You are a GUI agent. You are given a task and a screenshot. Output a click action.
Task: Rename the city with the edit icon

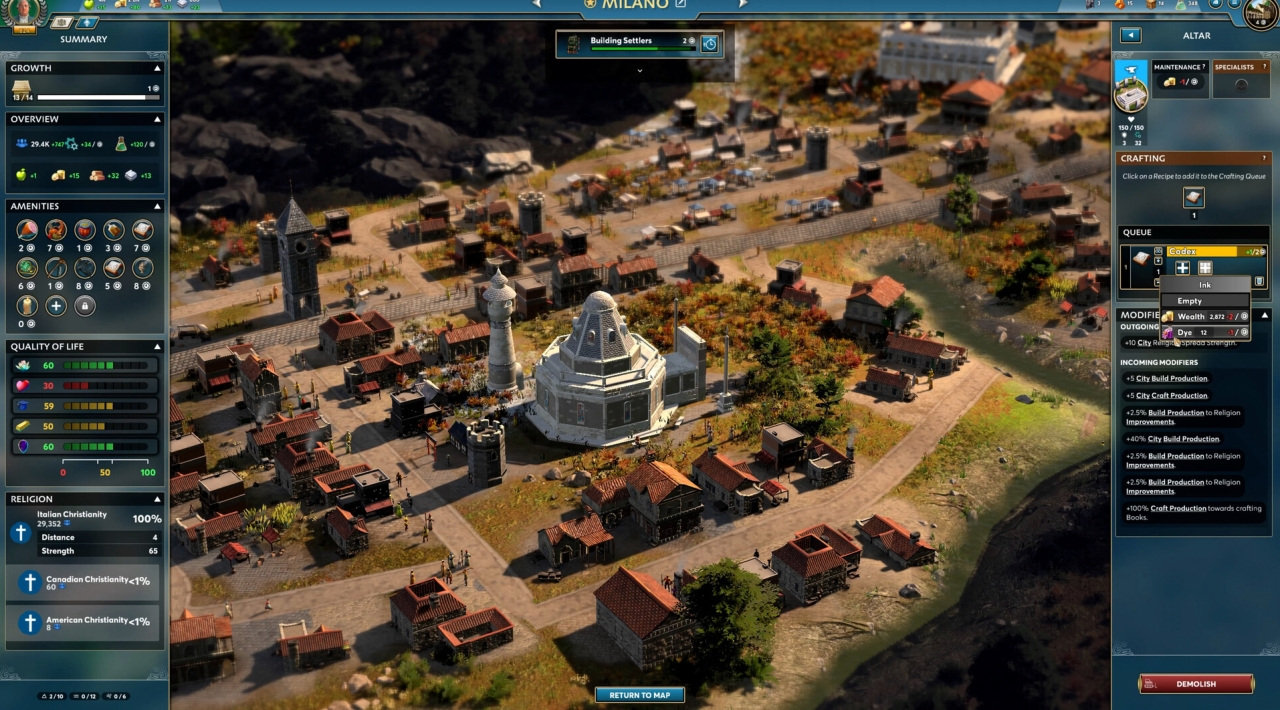click(681, 4)
